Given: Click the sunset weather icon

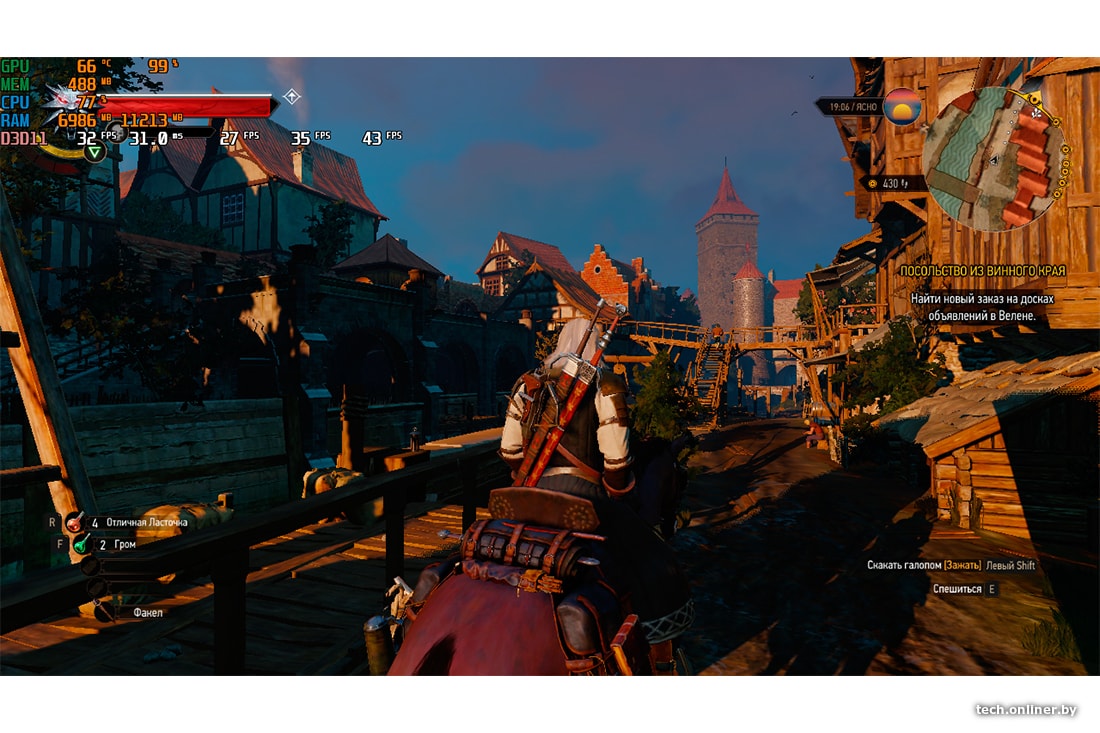Looking at the screenshot, I should click(x=902, y=106).
